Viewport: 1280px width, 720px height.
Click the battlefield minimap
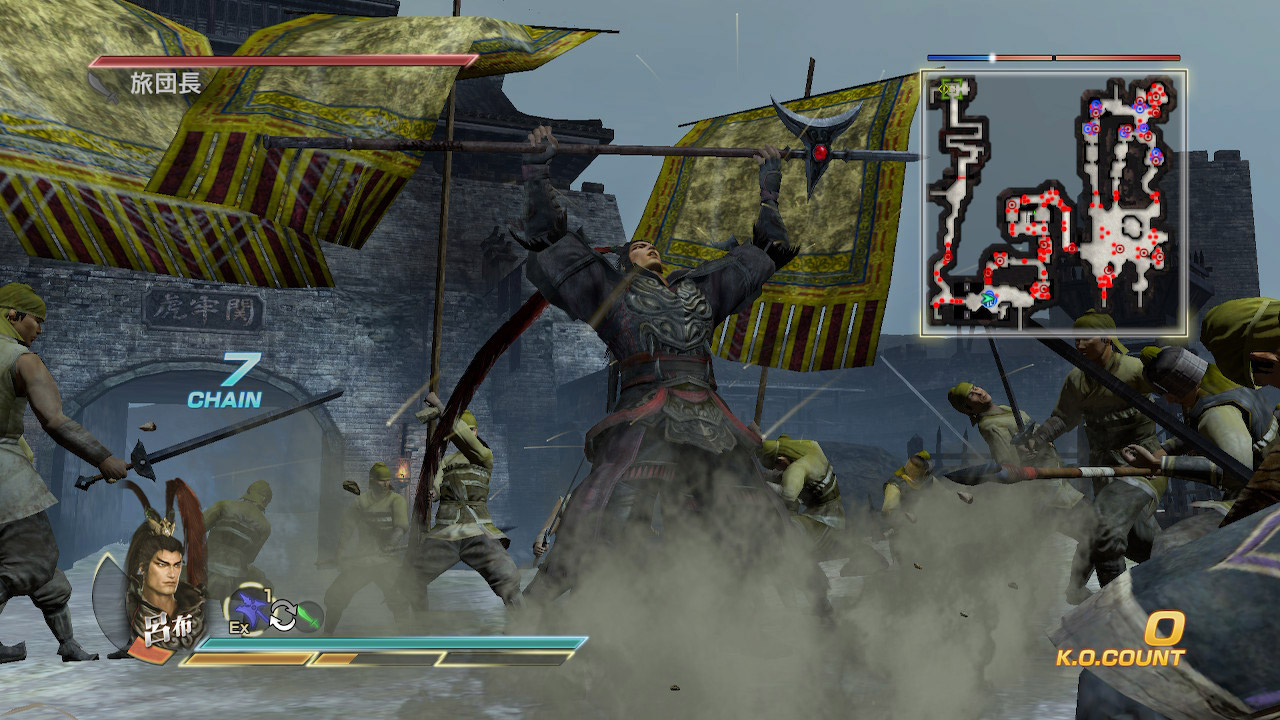coord(1053,202)
